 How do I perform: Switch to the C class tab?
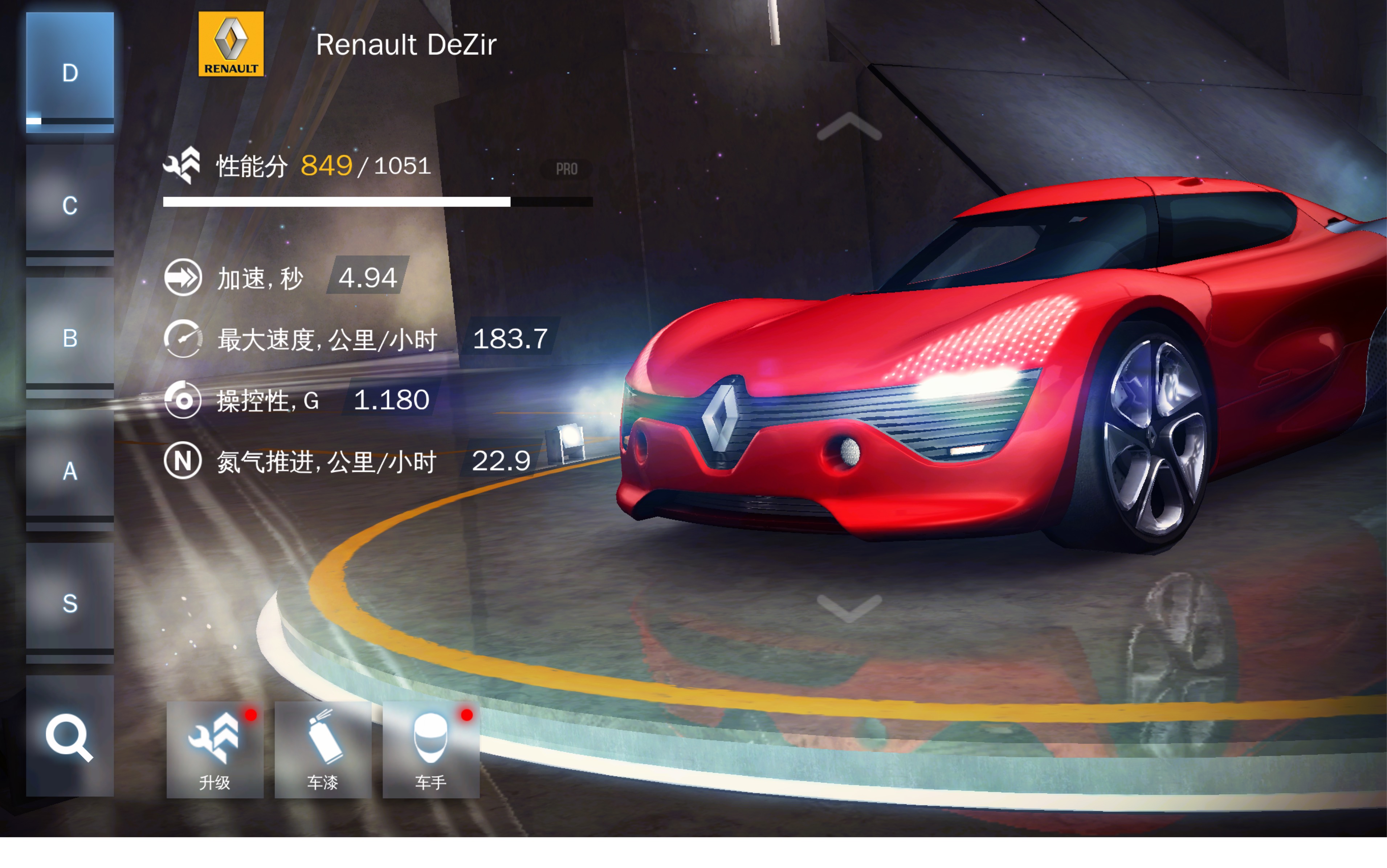(x=69, y=205)
